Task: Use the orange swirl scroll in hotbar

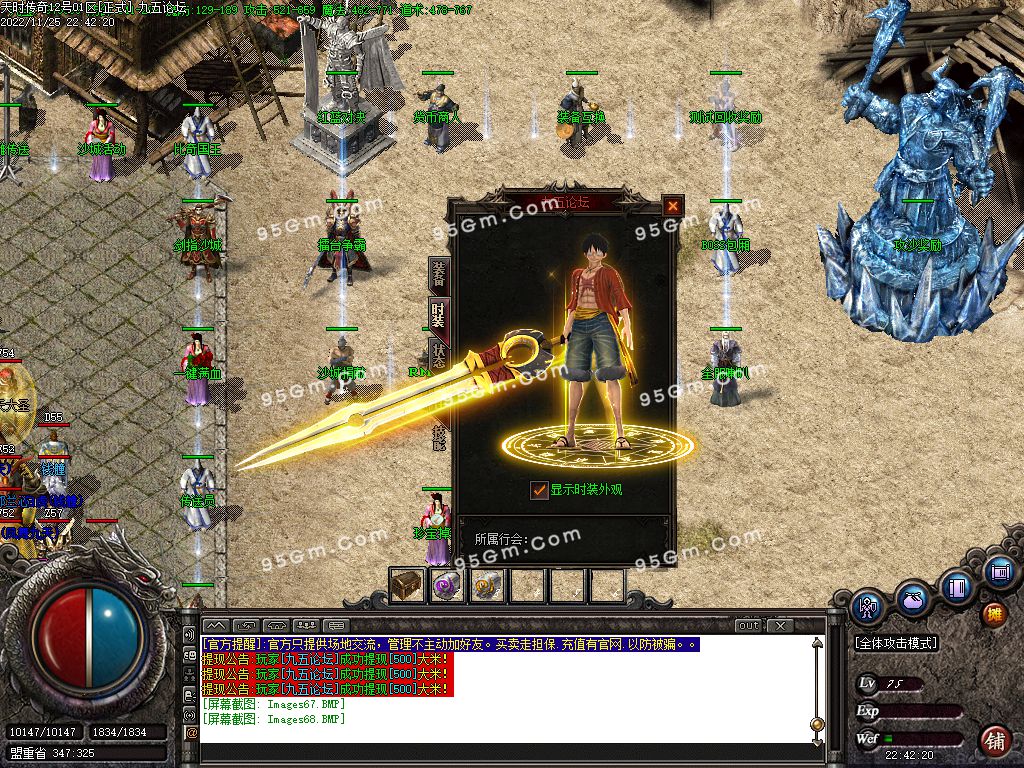Action: (x=486, y=585)
